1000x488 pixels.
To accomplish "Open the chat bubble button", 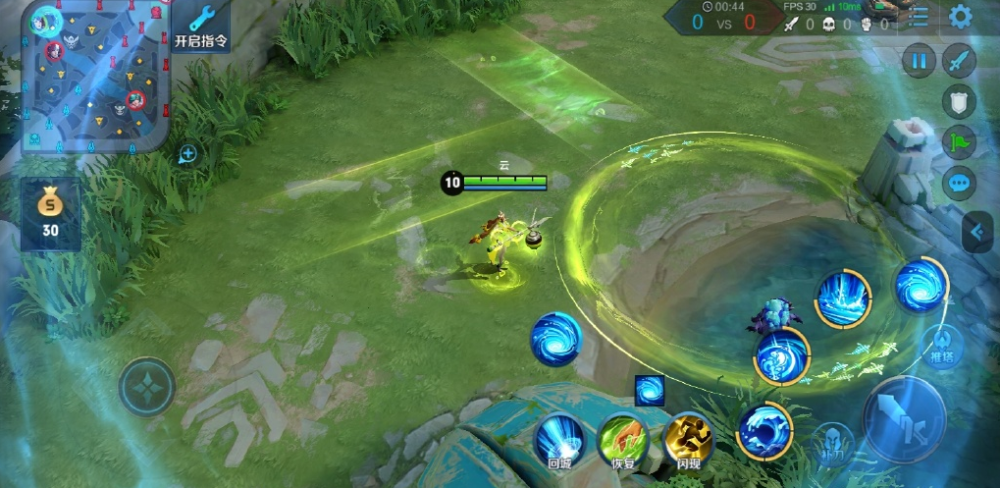I will tap(959, 183).
